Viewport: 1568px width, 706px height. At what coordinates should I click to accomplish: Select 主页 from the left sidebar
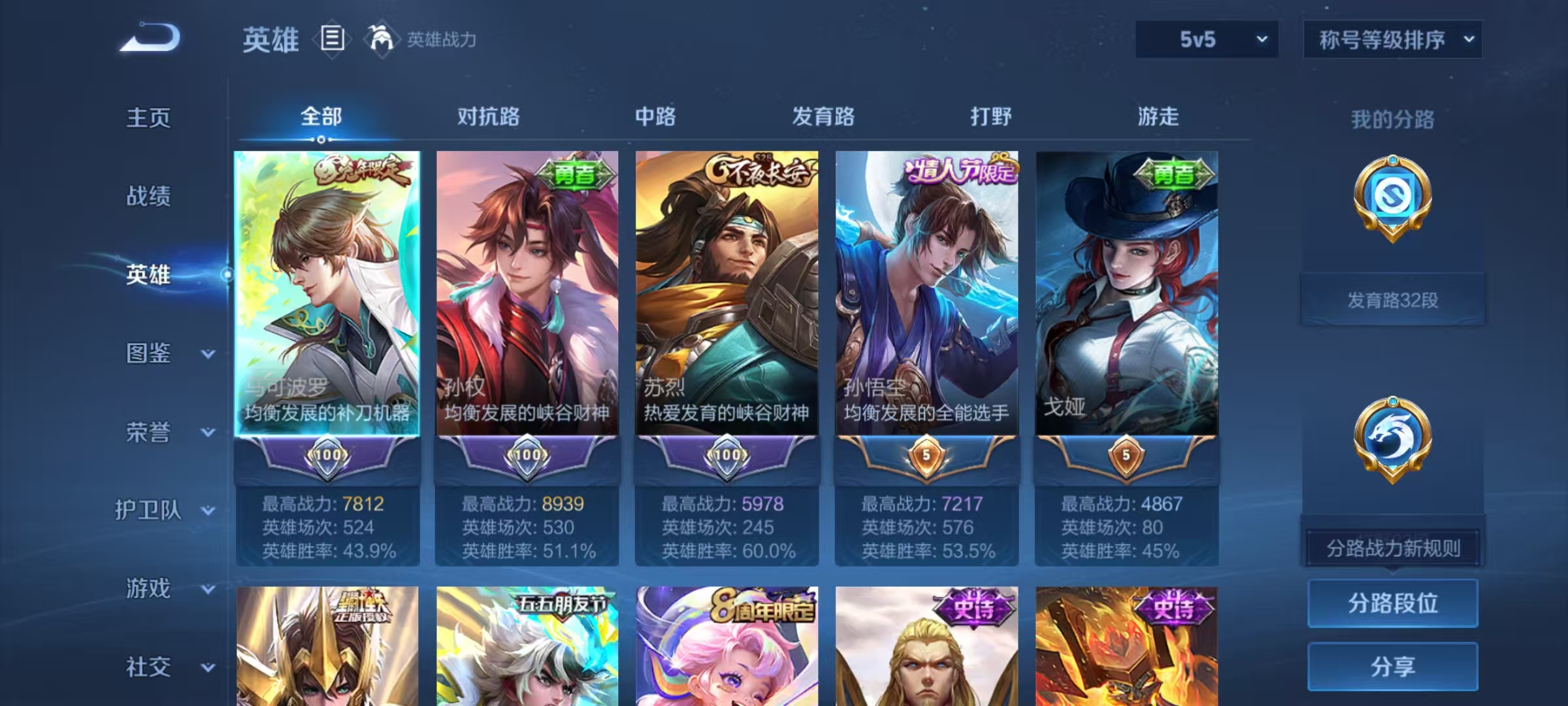tap(149, 118)
